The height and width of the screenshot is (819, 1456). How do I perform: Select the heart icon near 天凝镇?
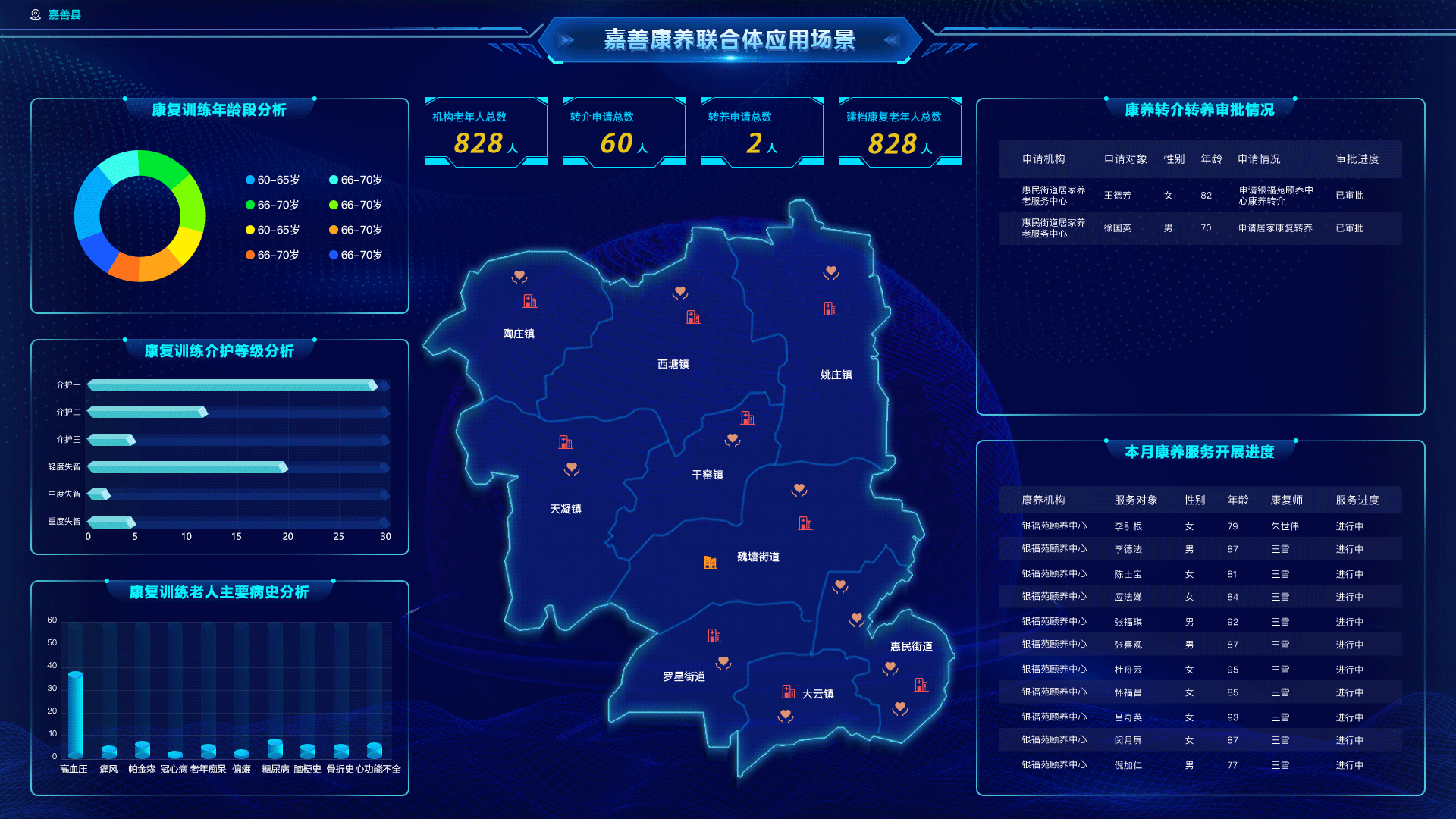[x=570, y=469]
